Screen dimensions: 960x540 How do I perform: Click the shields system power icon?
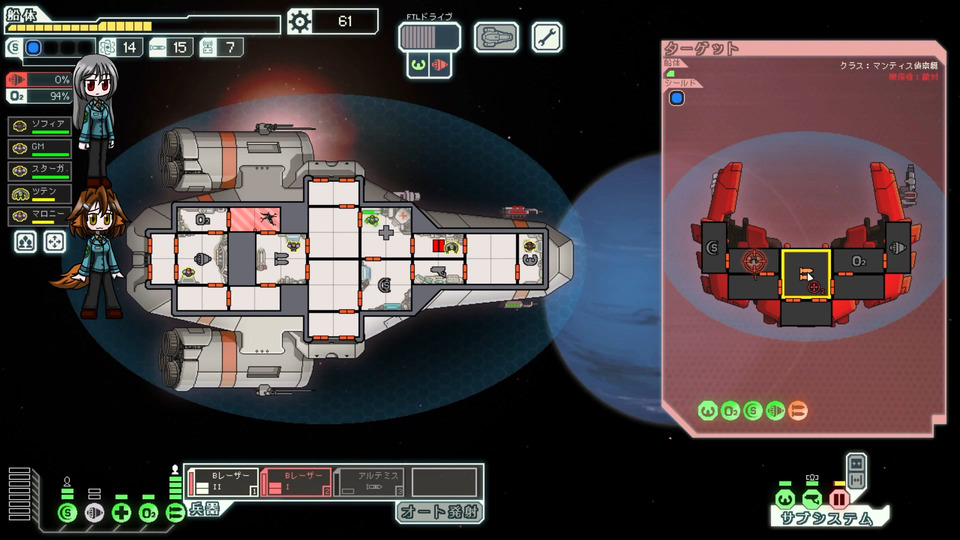coord(67,513)
